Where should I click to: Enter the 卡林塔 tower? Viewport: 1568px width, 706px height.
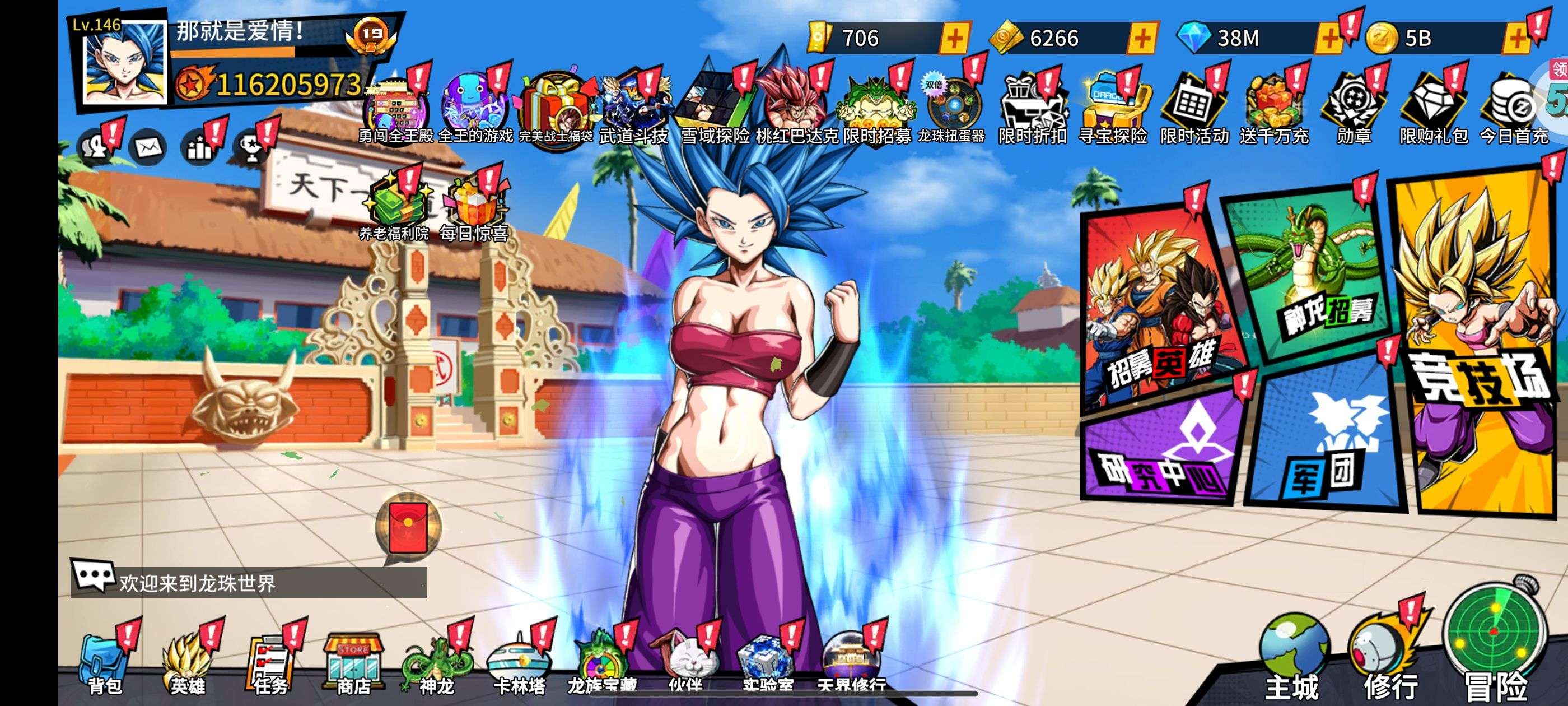click(x=519, y=665)
